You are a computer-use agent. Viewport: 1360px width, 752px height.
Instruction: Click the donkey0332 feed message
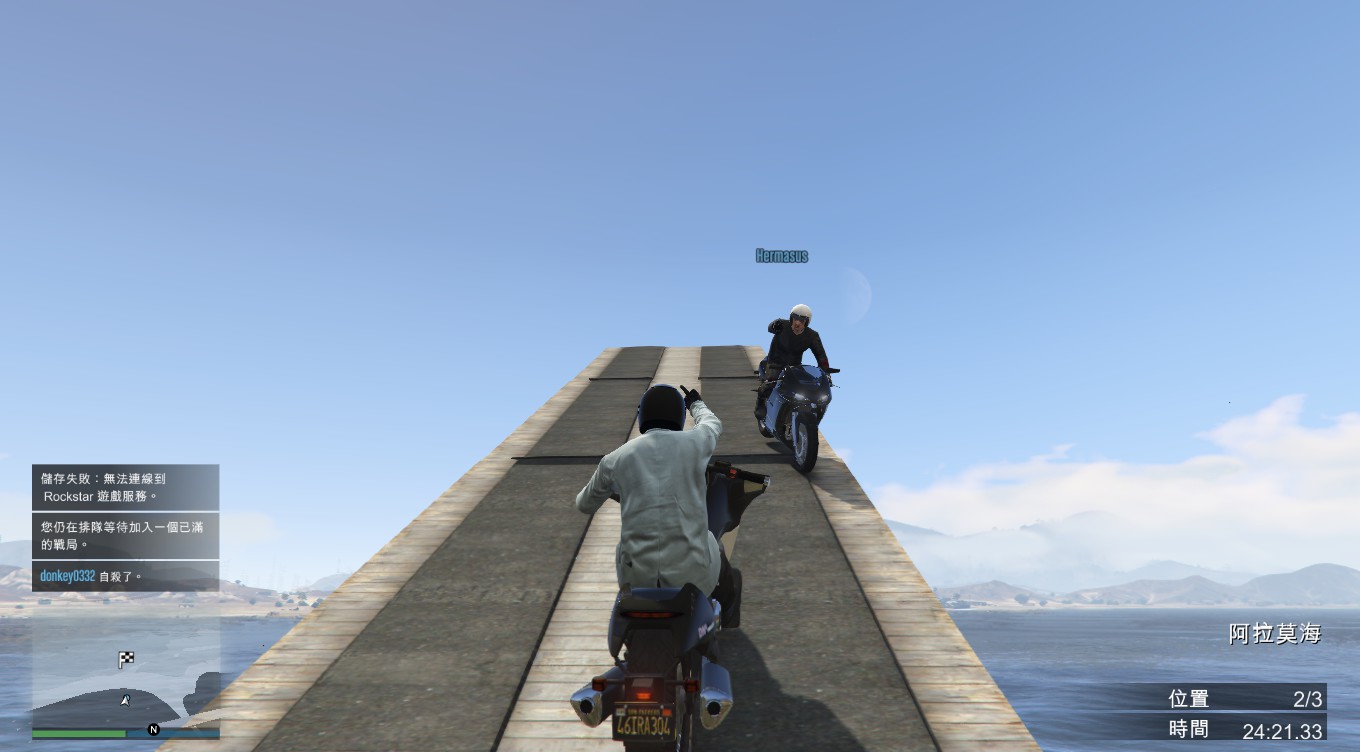(x=125, y=576)
